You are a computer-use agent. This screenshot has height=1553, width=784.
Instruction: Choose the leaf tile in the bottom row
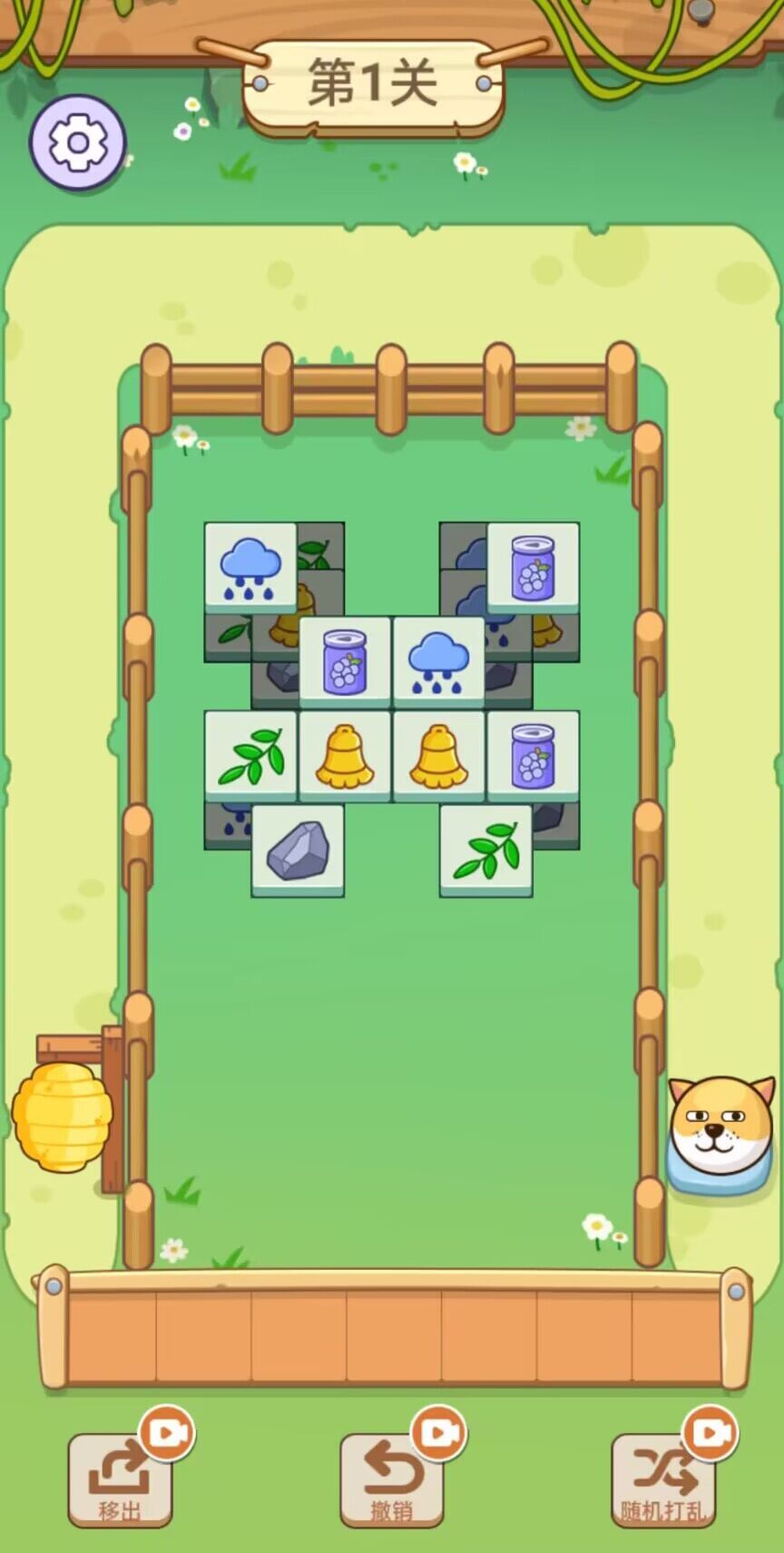tap(486, 850)
